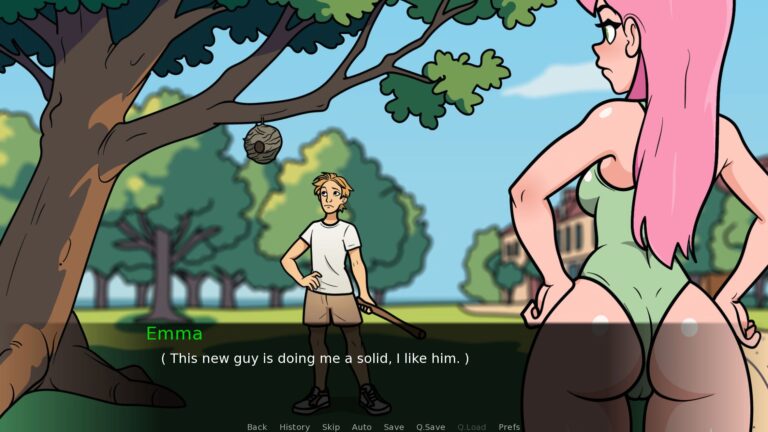This screenshot has width=768, height=432.
Task: Quick load with Q.Load
Action: click(471, 427)
